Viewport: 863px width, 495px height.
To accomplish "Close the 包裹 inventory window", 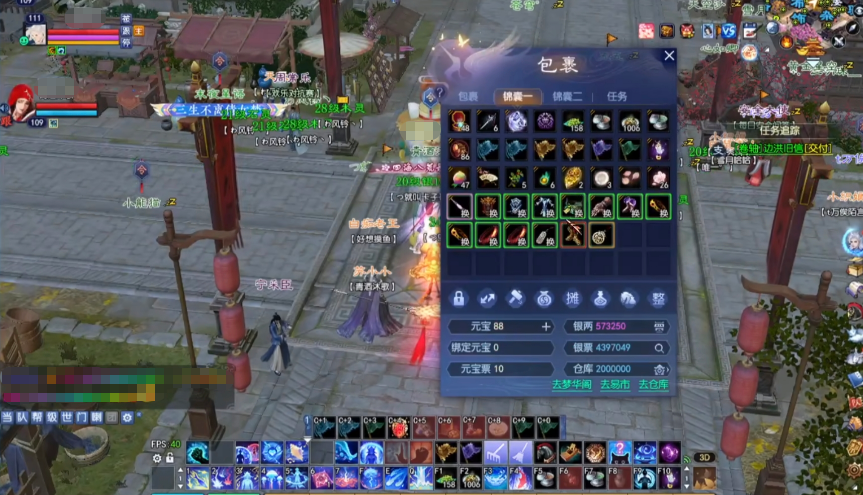I will pyautogui.click(x=669, y=56).
